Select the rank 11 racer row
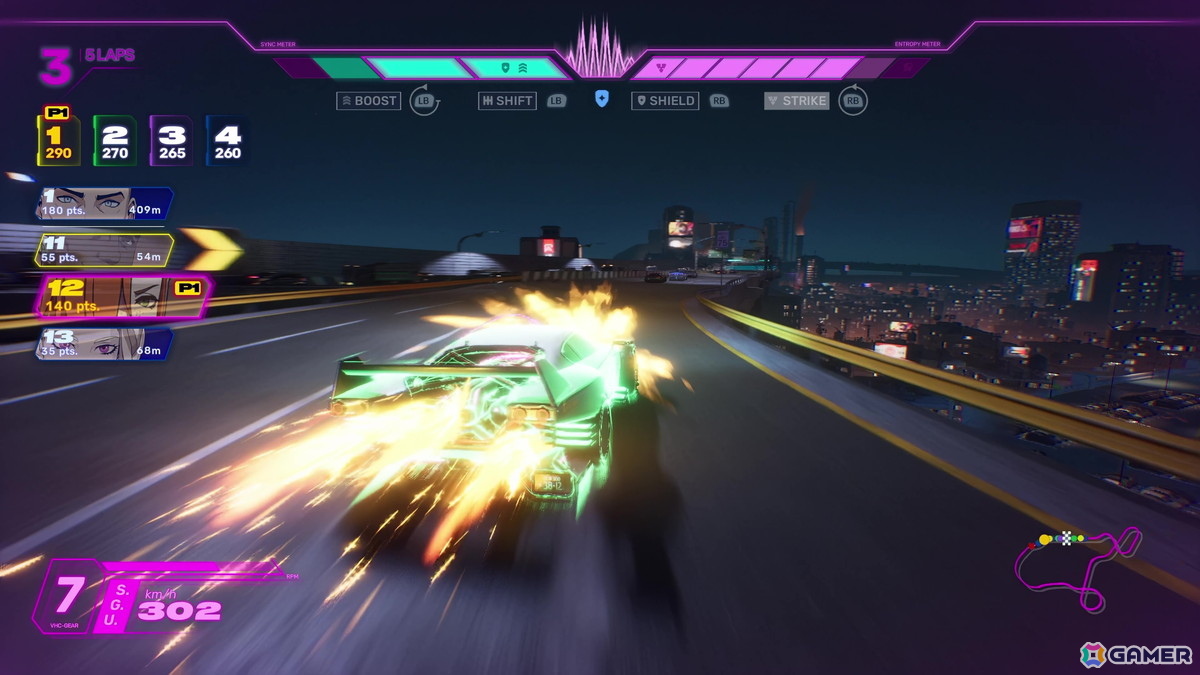 (x=103, y=250)
